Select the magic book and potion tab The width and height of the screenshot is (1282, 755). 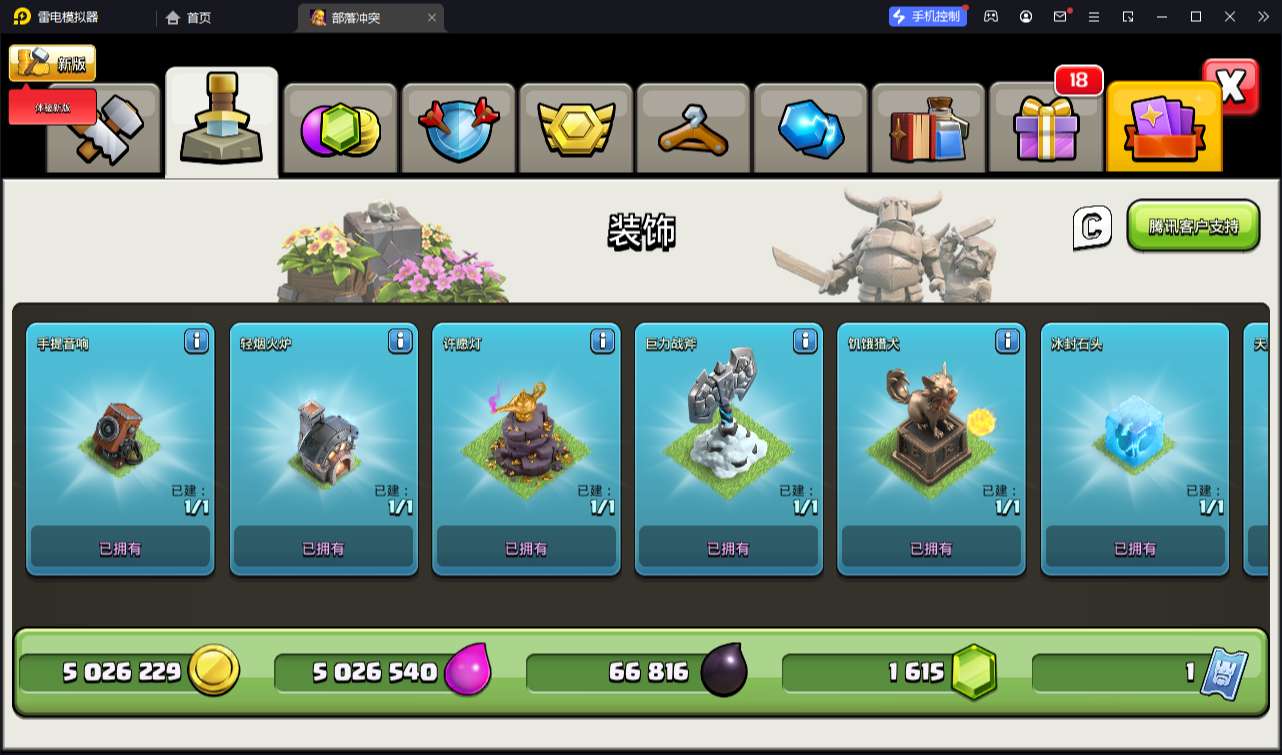click(x=928, y=129)
